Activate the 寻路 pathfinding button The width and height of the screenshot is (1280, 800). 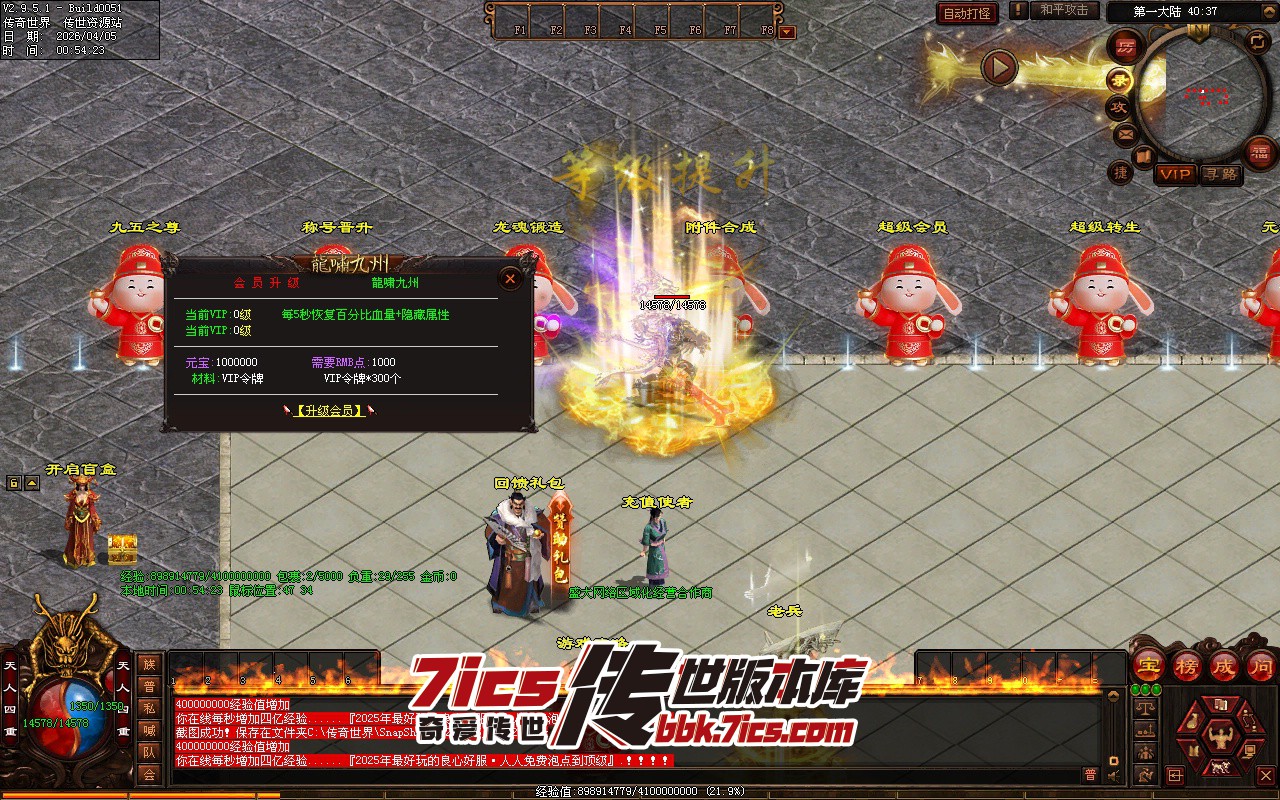(x=1220, y=174)
